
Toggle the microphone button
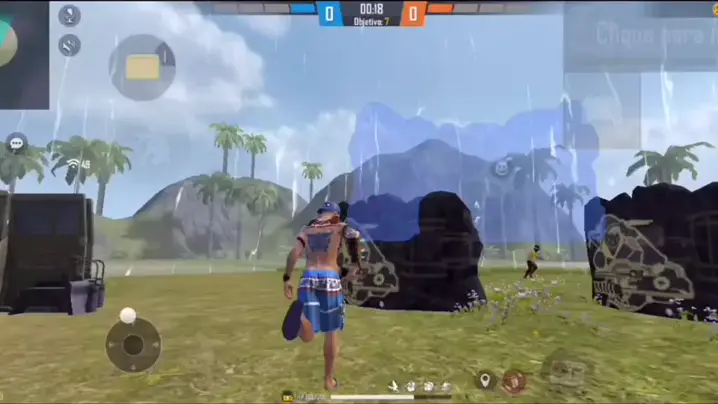70,16
